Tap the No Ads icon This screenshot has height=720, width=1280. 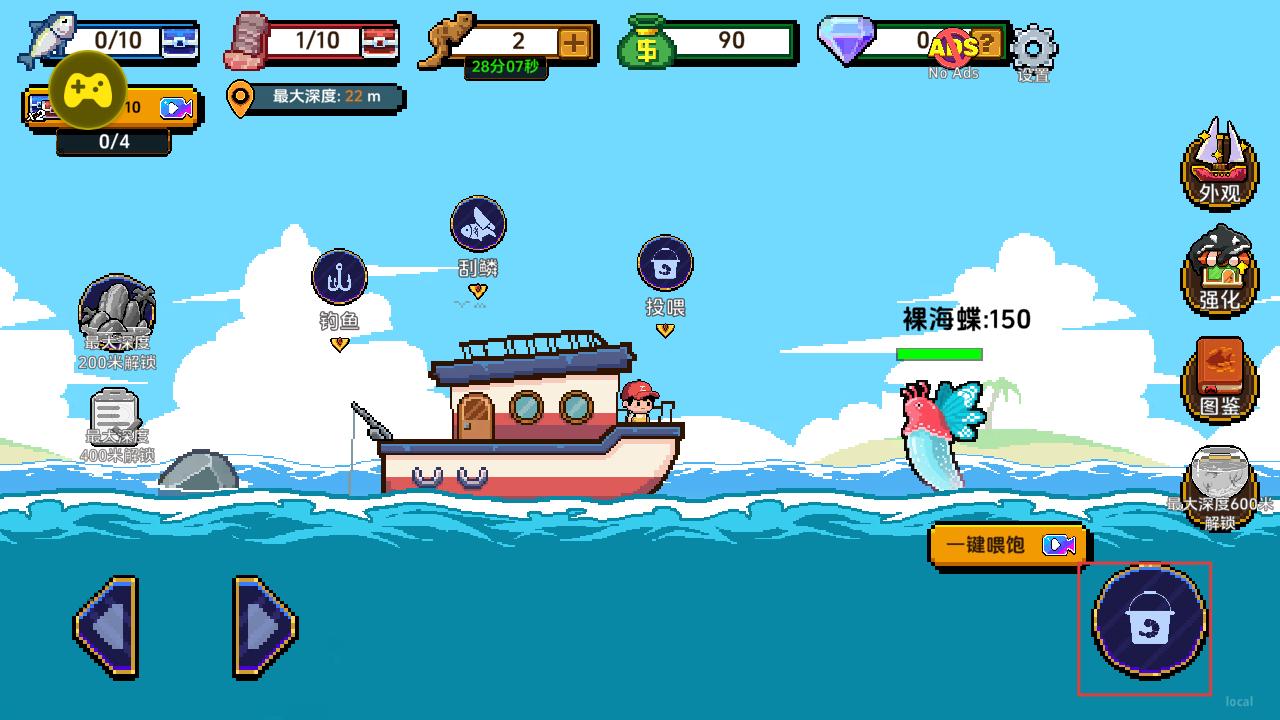tap(952, 47)
